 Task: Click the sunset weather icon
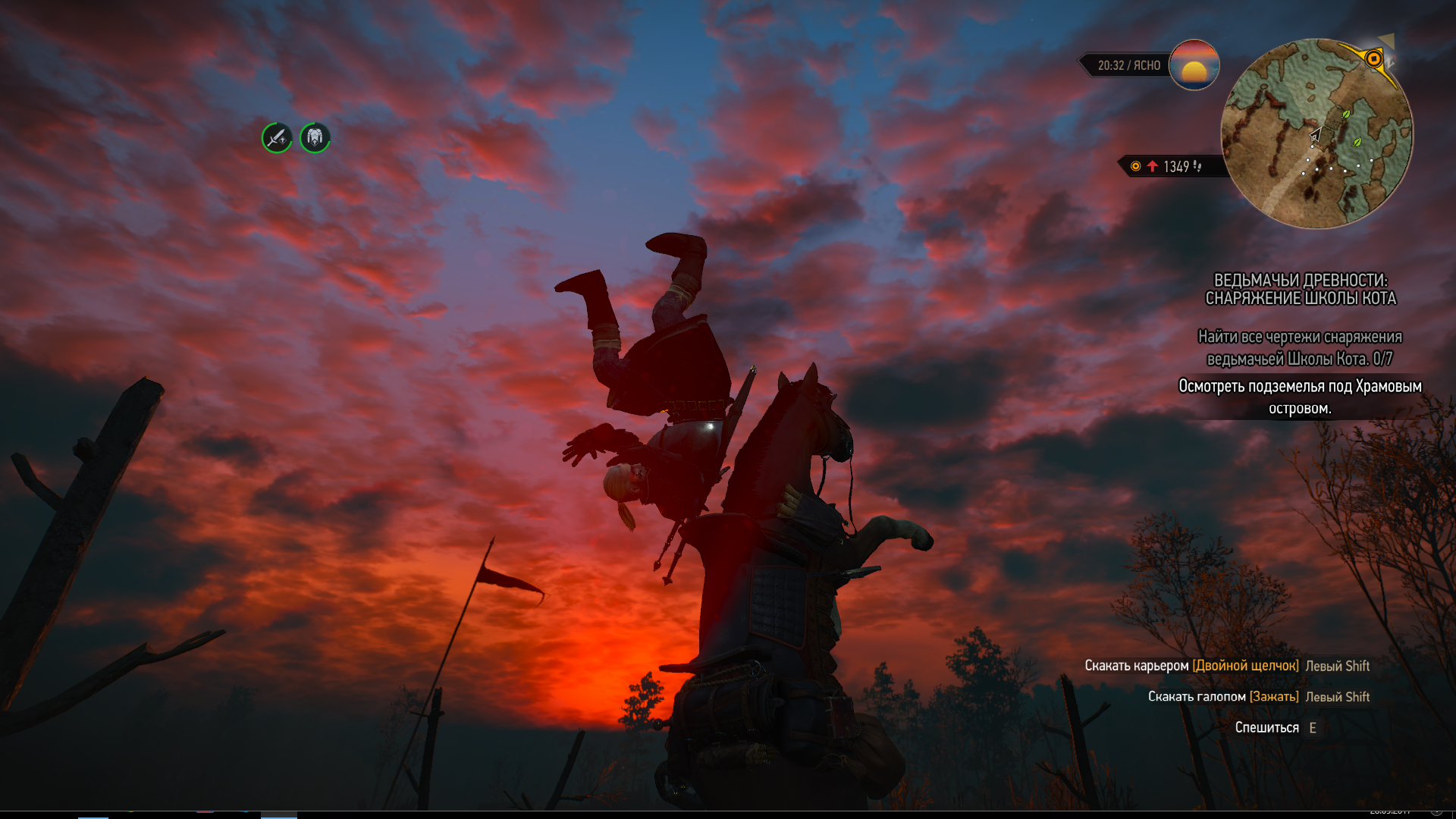1194,65
